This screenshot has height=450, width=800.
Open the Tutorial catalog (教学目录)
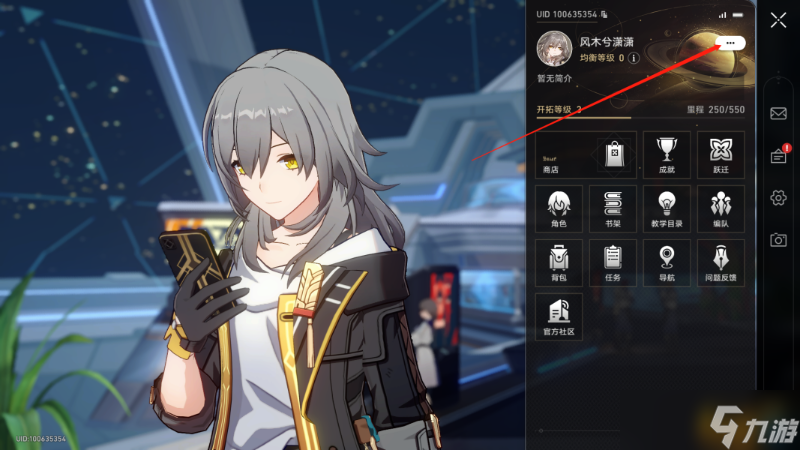pos(666,208)
